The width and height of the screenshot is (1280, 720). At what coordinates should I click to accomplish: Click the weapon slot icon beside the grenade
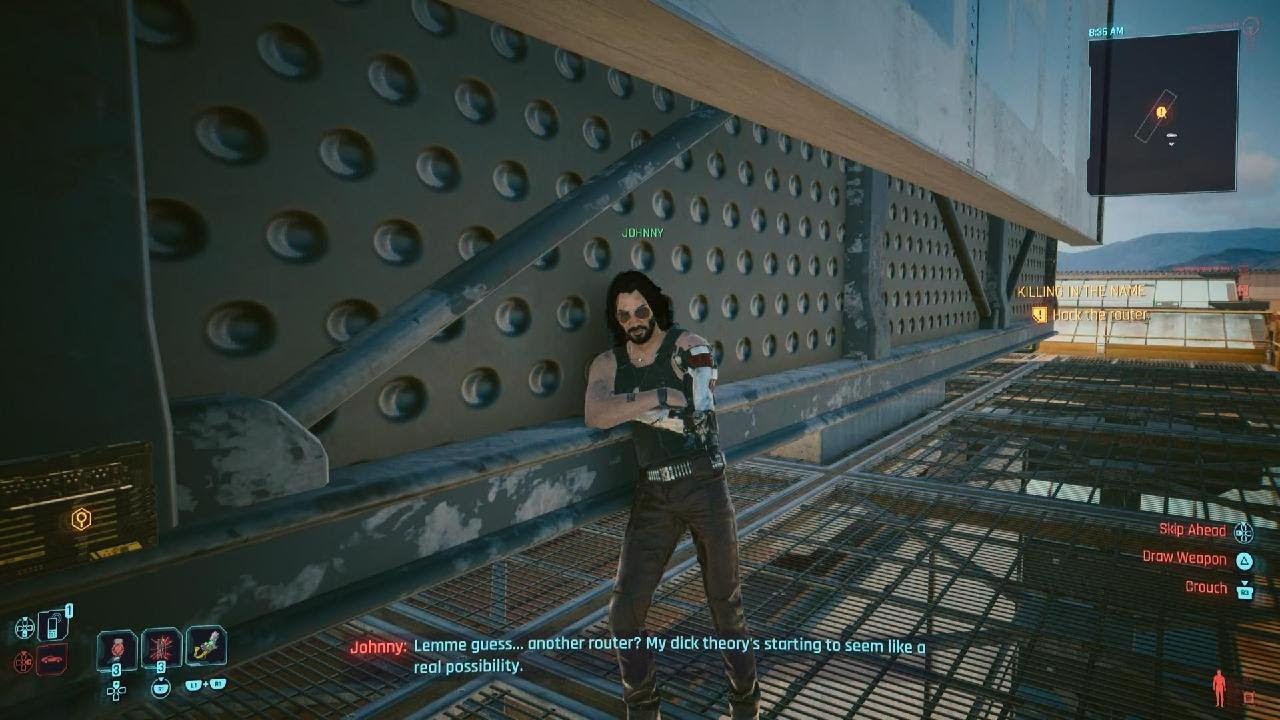205,647
